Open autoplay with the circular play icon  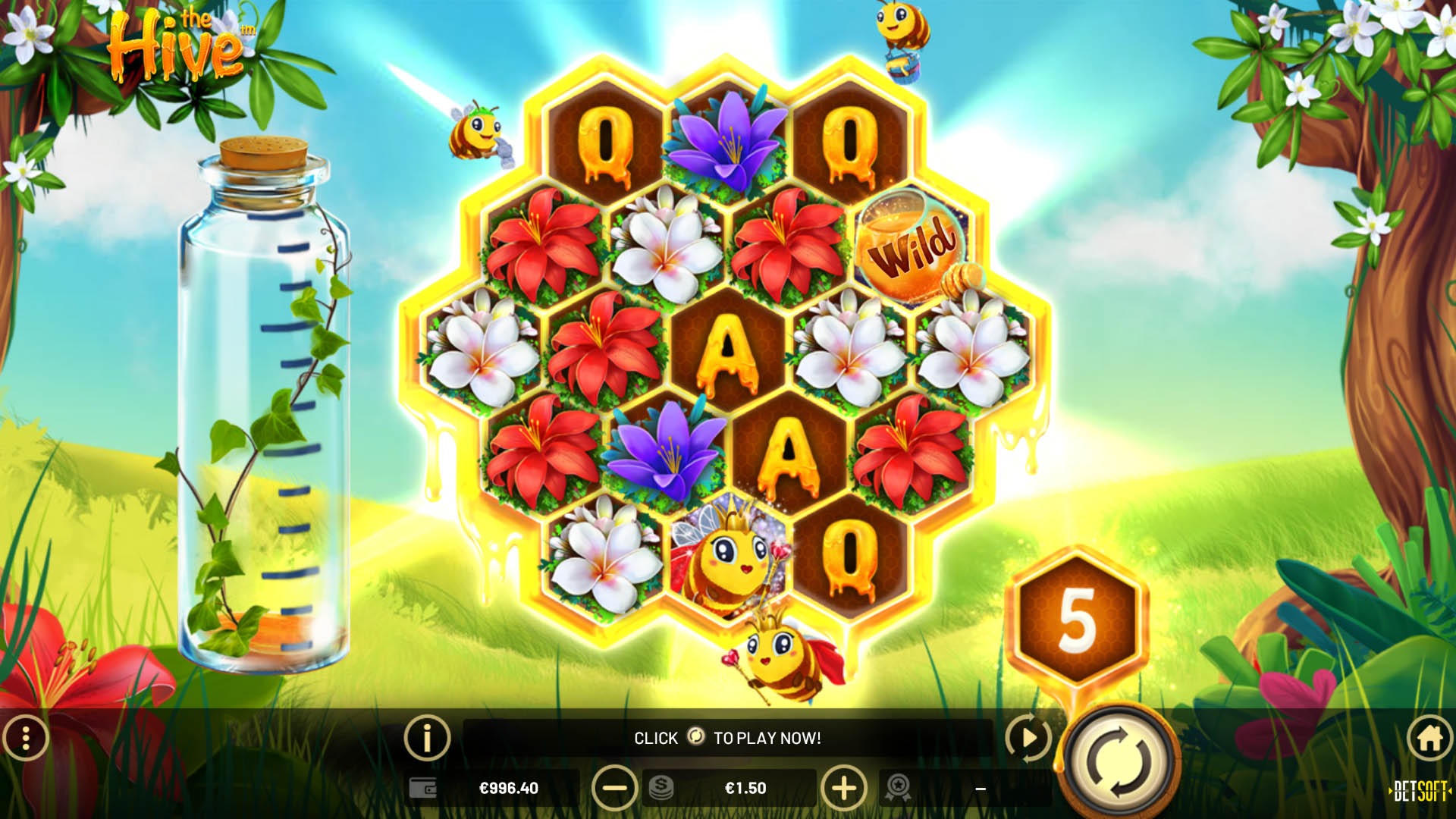tap(1028, 737)
